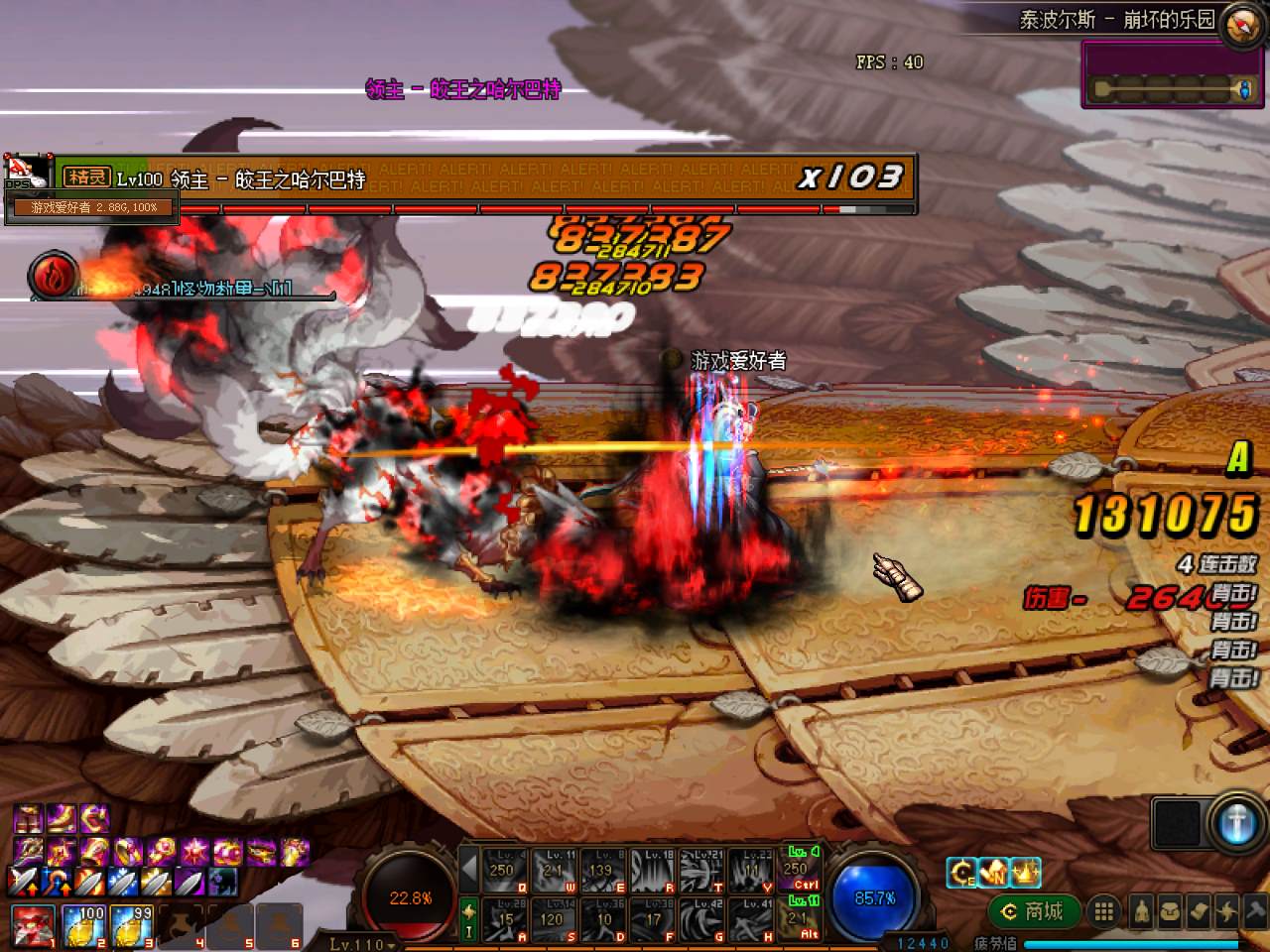Activate the skill bound to Ctrl

(803, 867)
